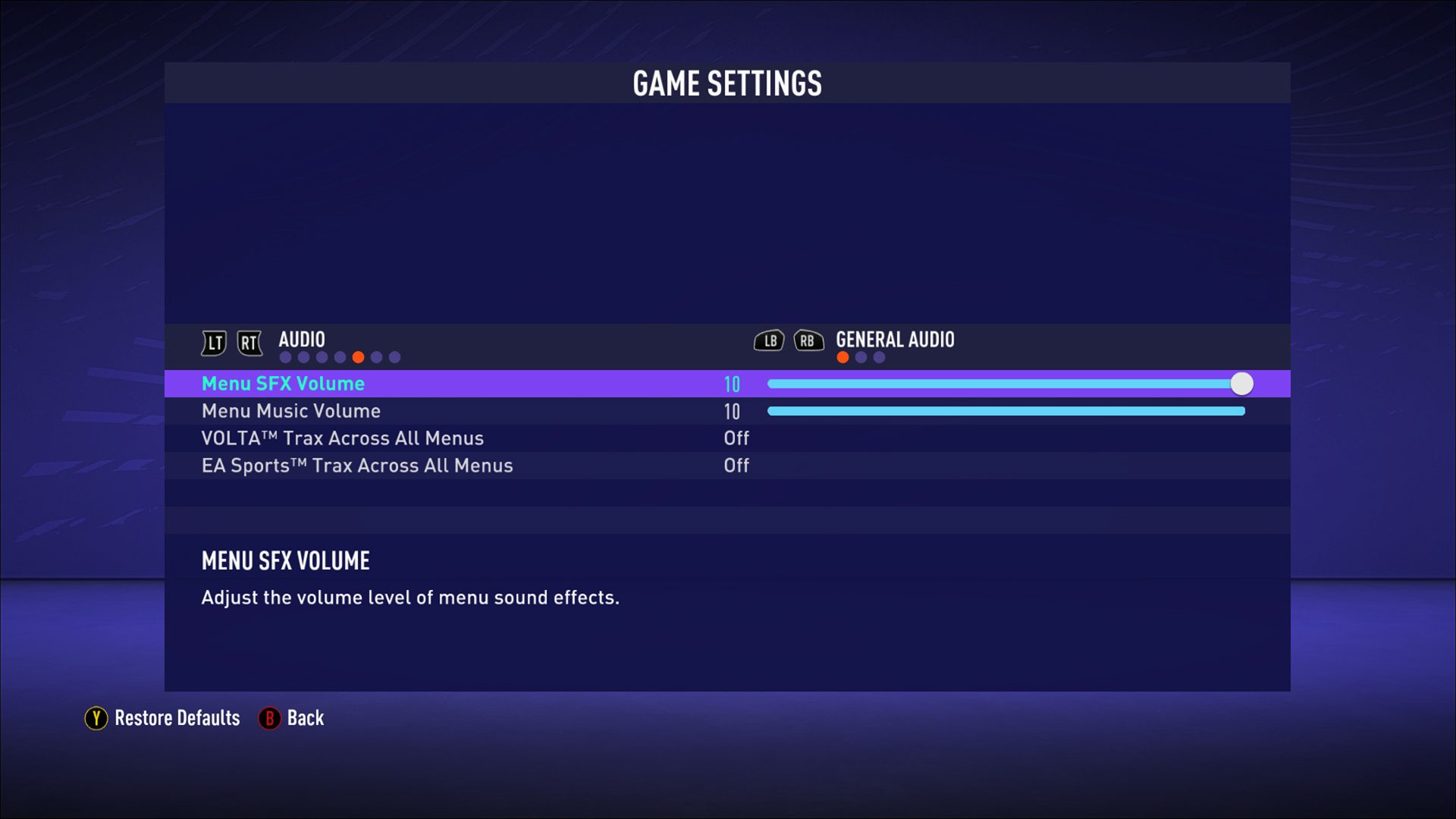Click the RB bumper icon
1456x819 pixels.
pos(809,342)
